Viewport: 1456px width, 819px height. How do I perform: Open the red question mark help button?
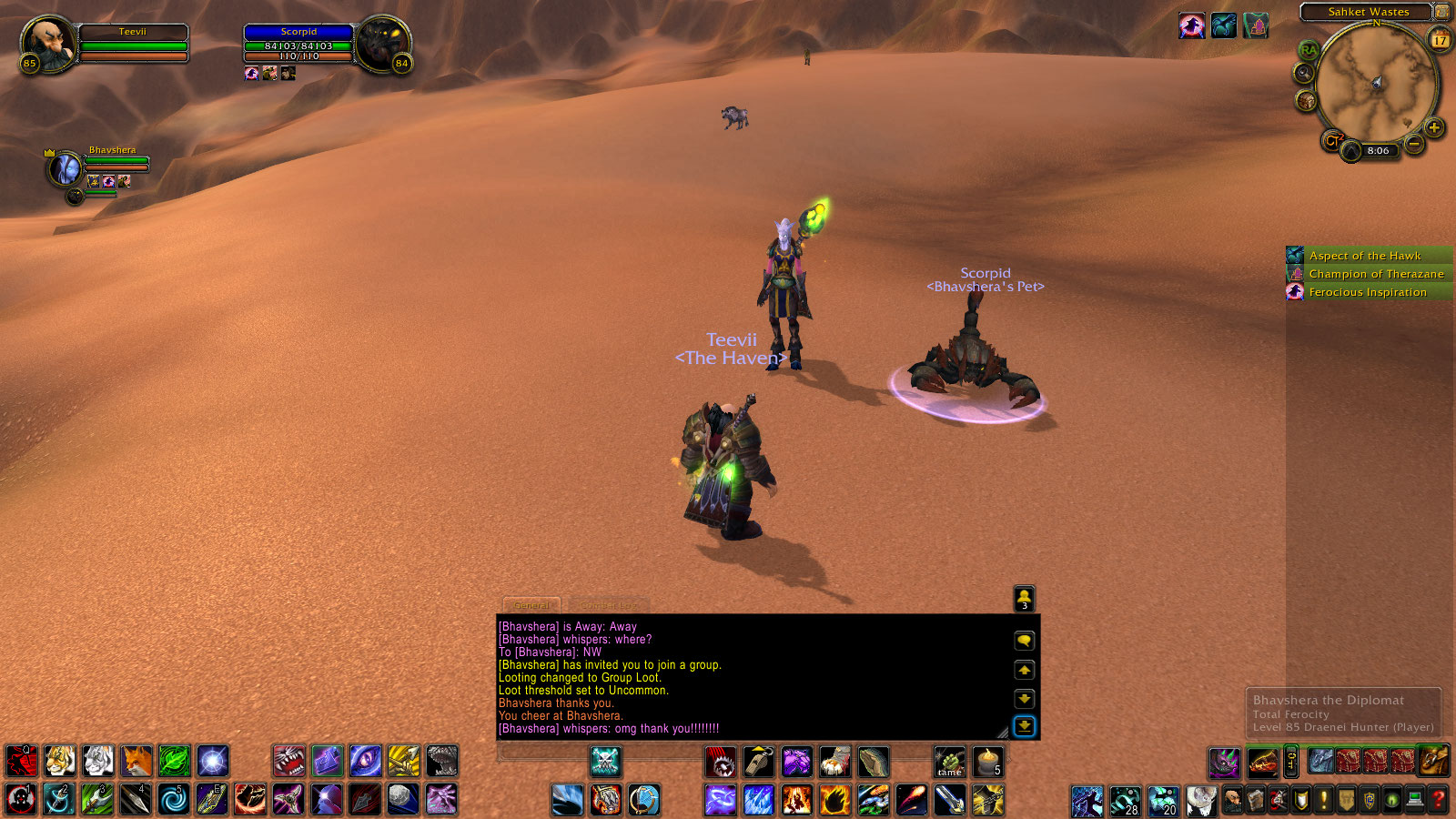(x=1439, y=800)
